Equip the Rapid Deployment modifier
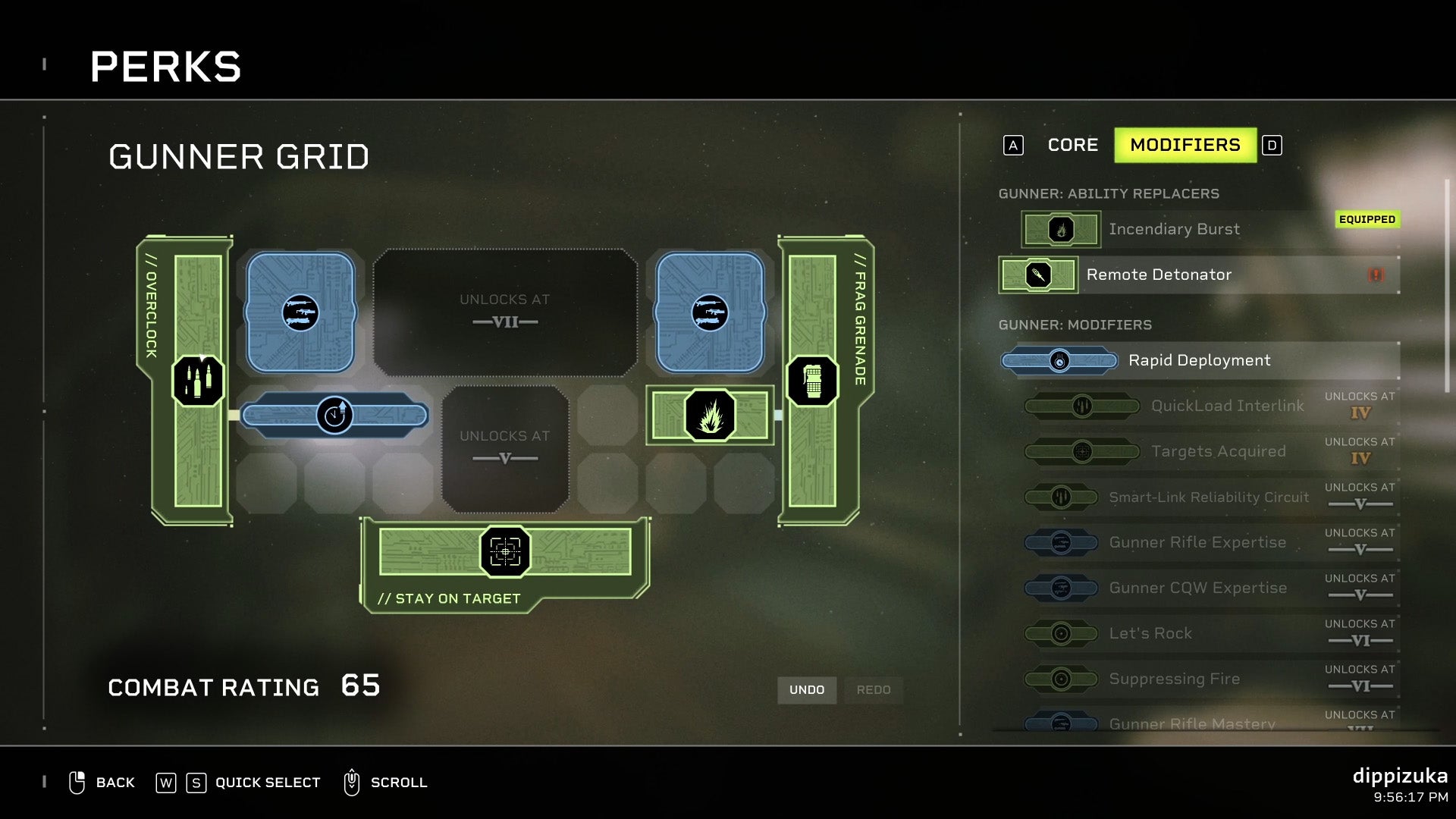 [x=1198, y=360]
